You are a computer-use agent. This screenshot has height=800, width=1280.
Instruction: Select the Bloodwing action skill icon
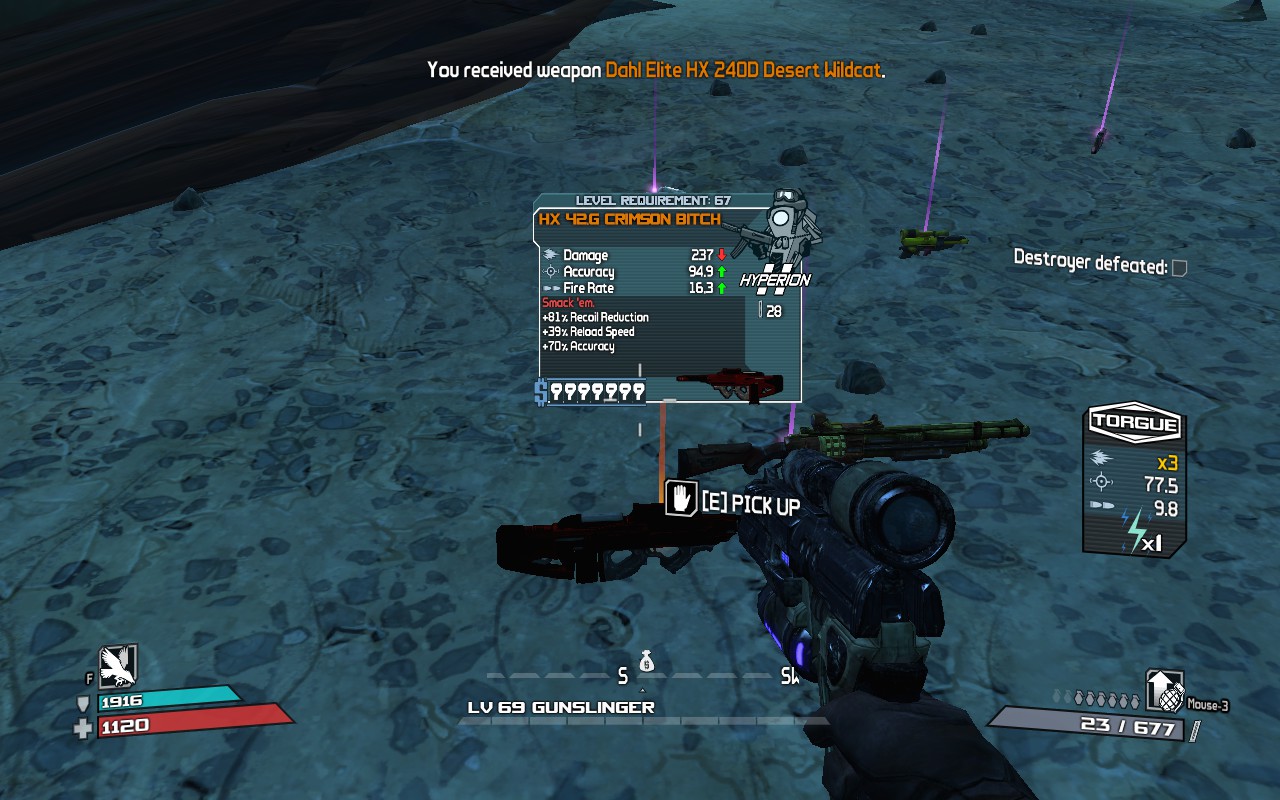pos(117,666)
